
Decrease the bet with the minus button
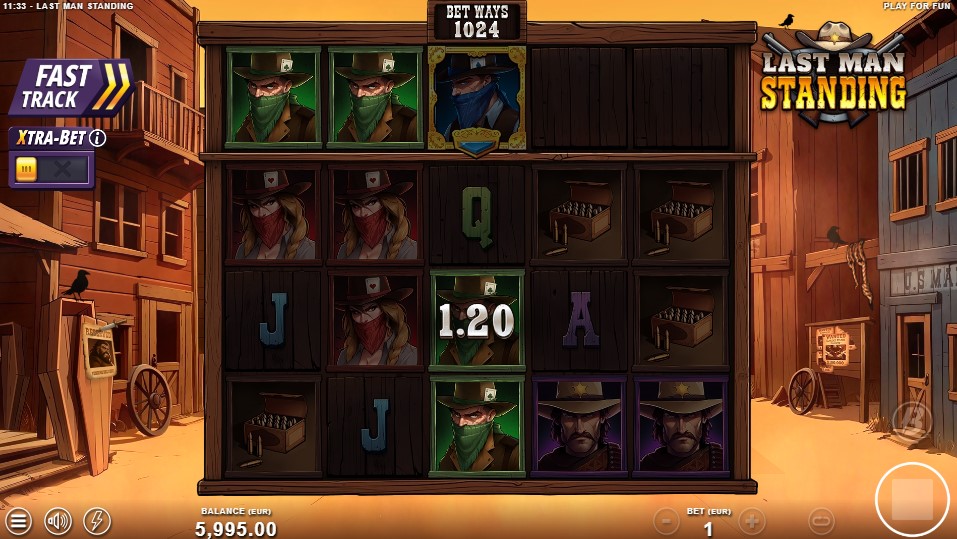(x=666, y=520)
